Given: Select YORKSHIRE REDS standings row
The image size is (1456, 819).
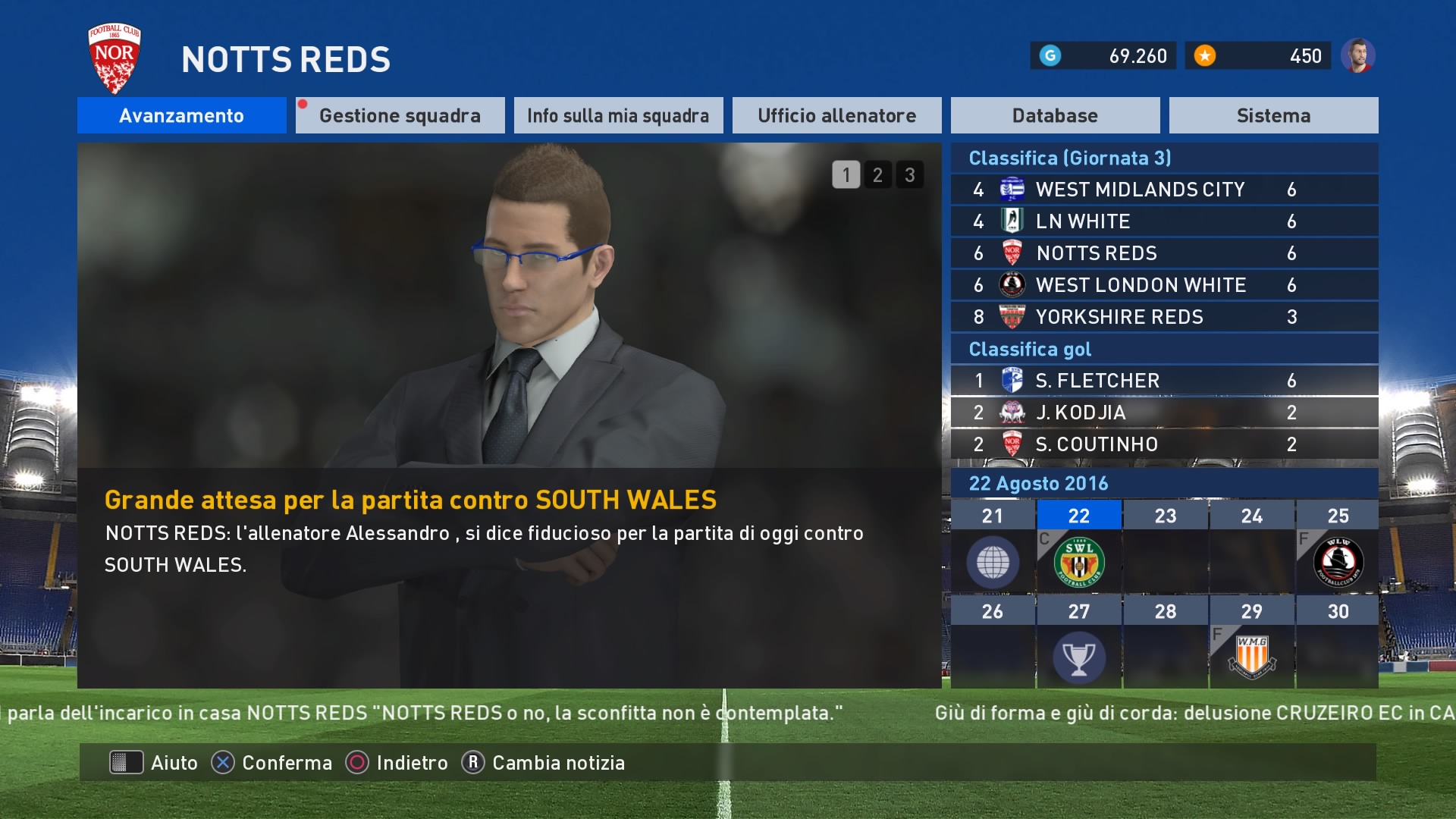Looking at the screenshot, I should [1164, 317].
